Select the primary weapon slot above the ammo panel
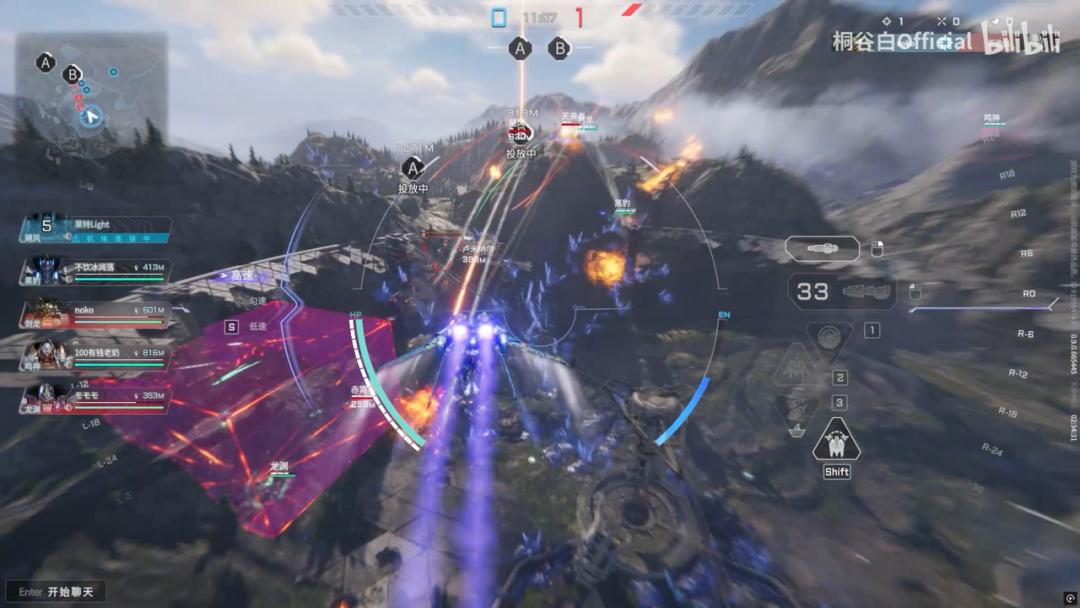The width and height of the screenshot is (1080, 608). tap(822, 249)
